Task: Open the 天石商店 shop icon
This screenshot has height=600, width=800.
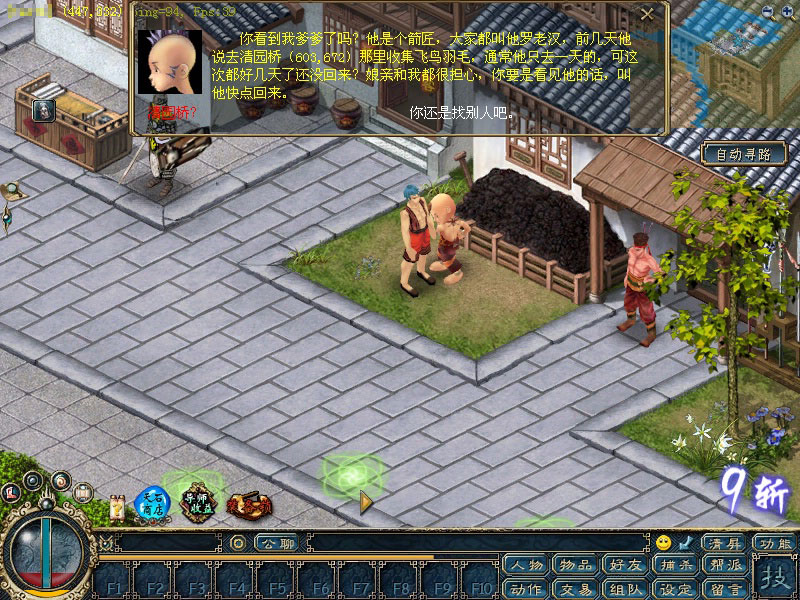Action: [153, 501]
